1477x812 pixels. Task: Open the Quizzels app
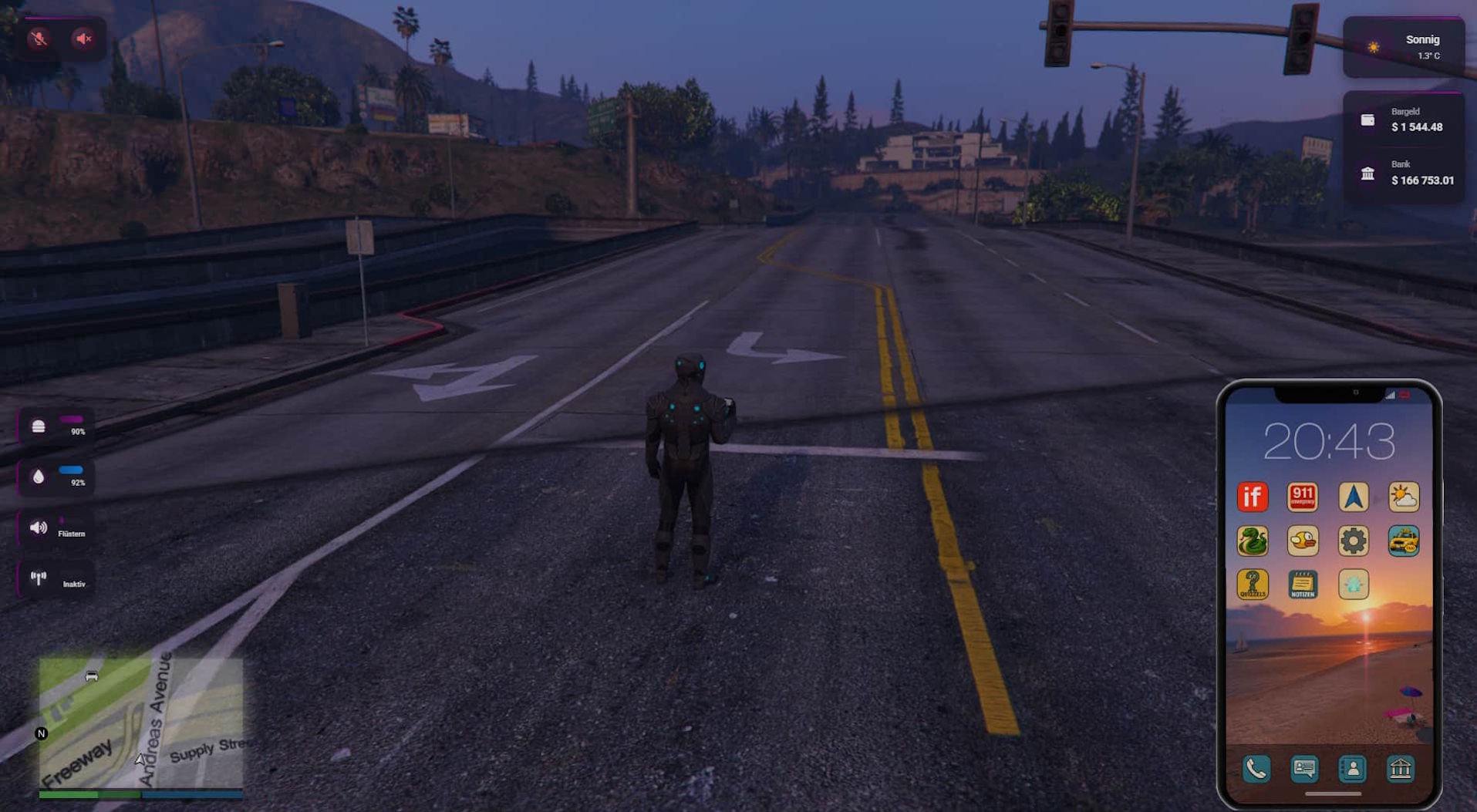pos(1252,585)
